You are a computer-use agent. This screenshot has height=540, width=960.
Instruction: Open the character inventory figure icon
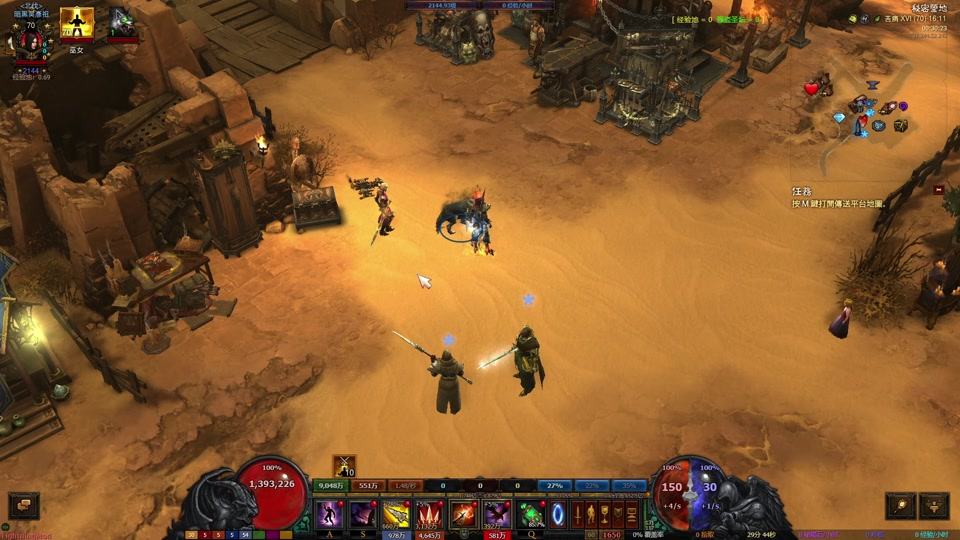(x=591, y=515)
